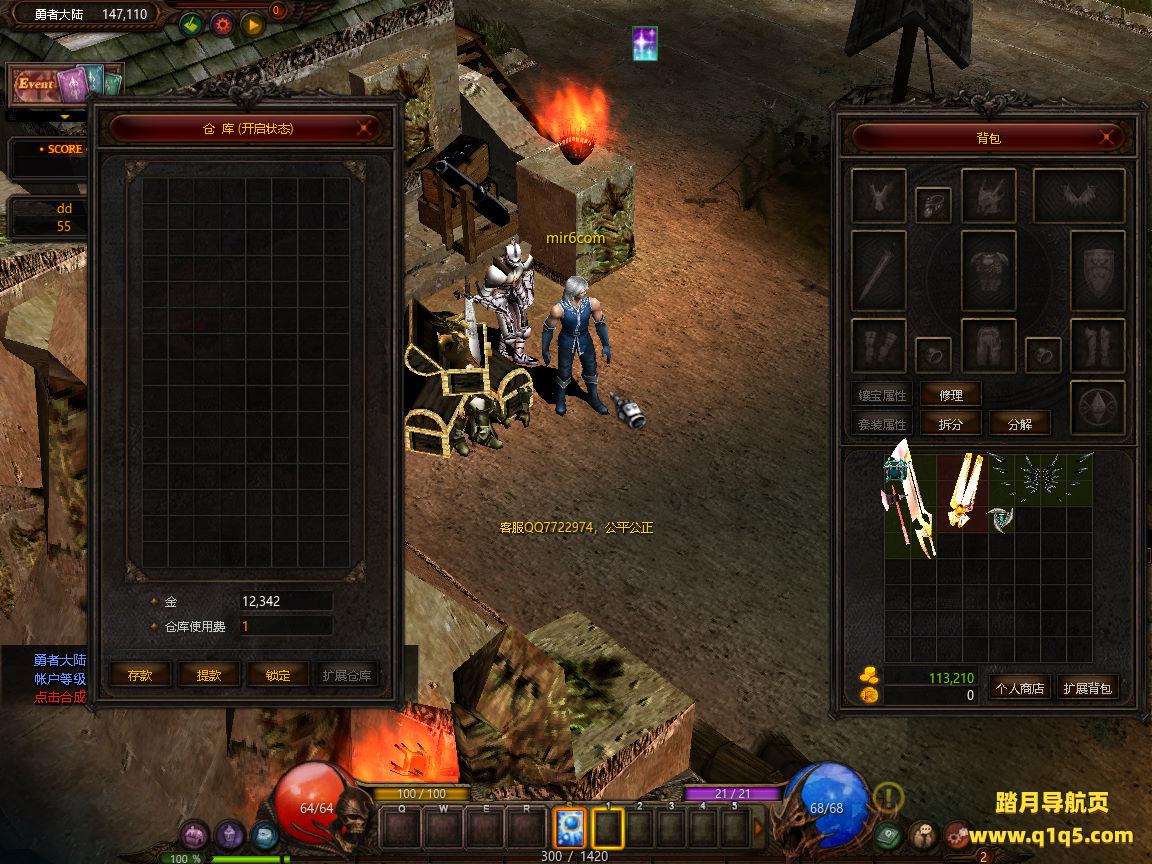Select the 分解 dismantle button
Image resolution: width=1152 pixels, height=864 pixels.
[1020, 424]
